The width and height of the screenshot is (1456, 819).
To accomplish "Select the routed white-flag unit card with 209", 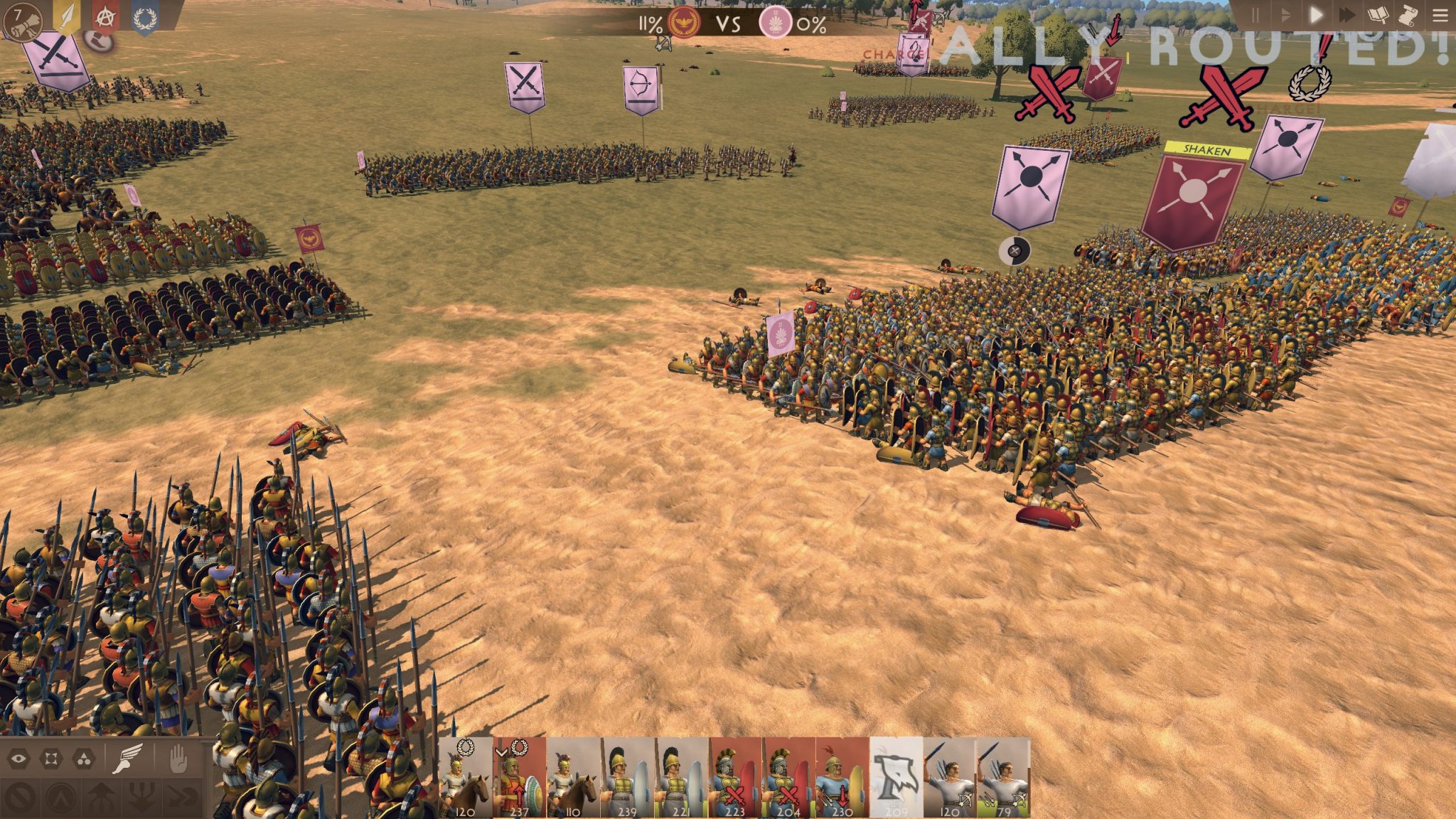I will coord(896,778).
